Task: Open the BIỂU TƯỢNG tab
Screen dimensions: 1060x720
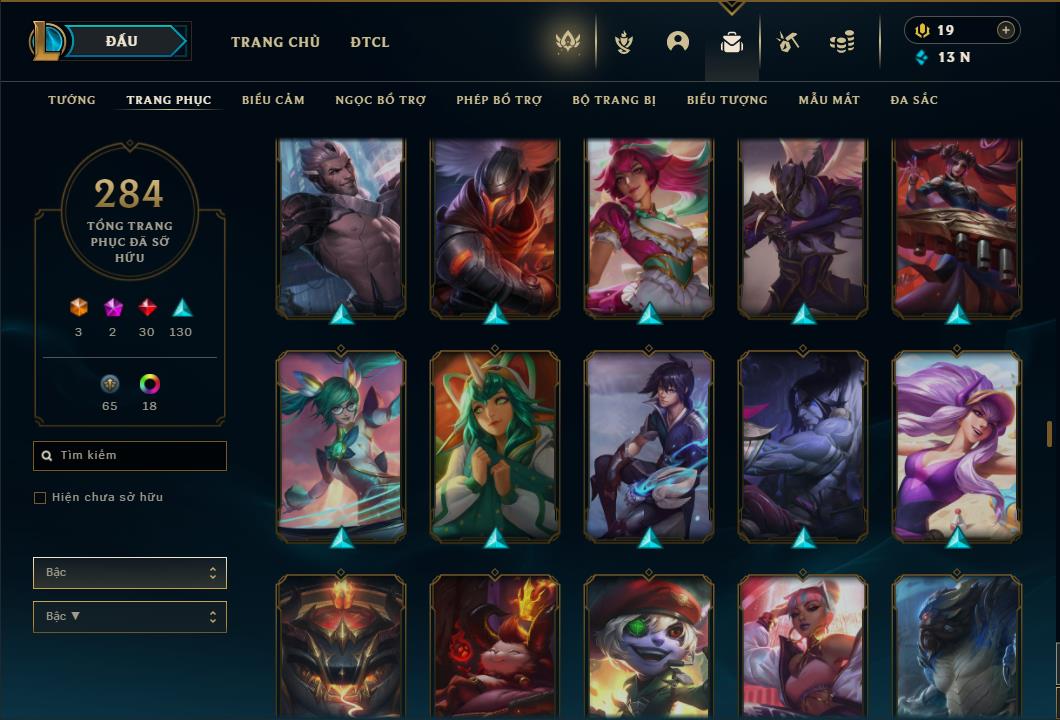Action: pyautogui.click(x=727, y=100)
